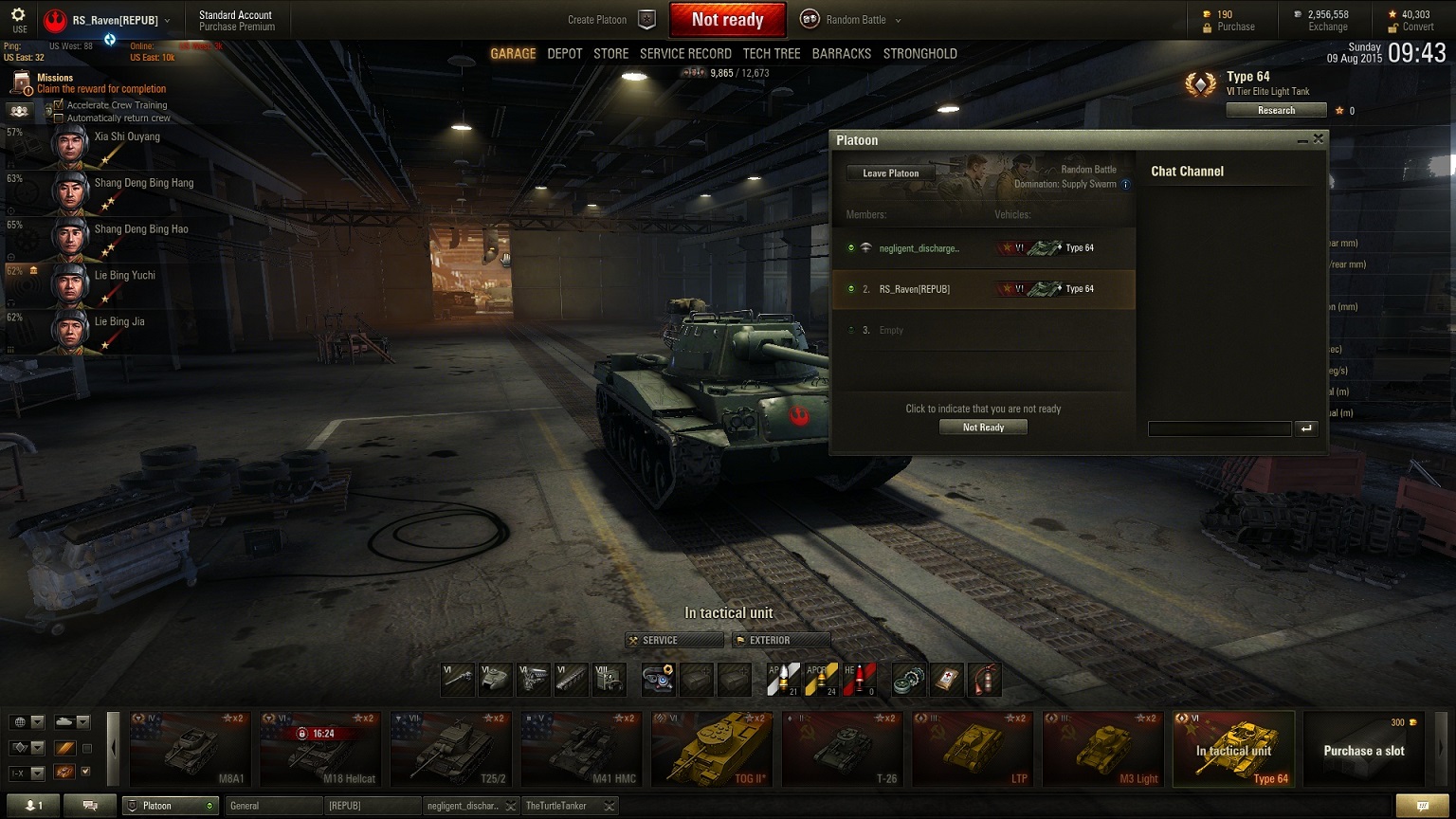Switch to the Tech Tree tab
1456x819 pixels.
point(772,54)
